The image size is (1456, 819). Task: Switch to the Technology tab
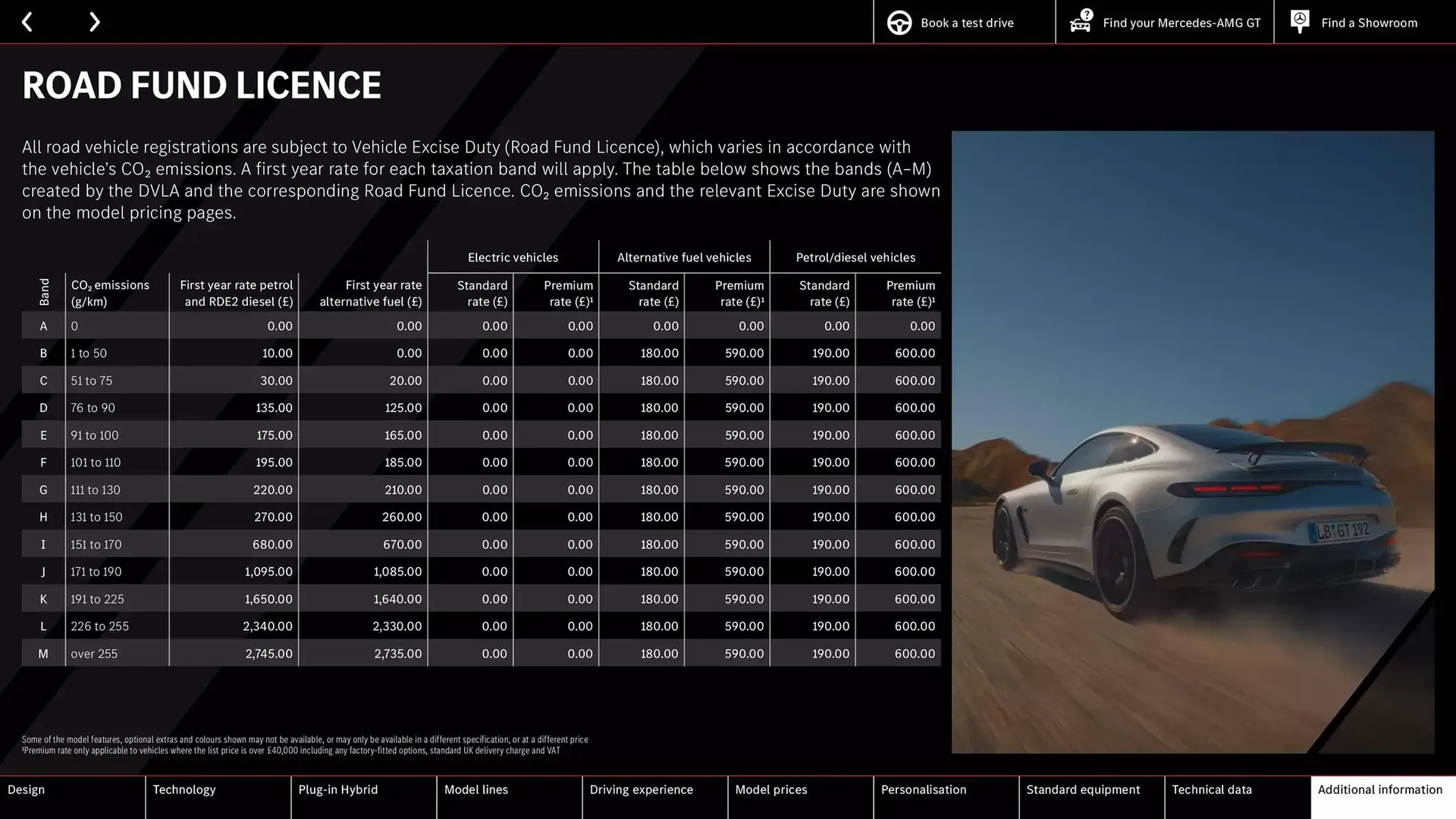click(218, 796)
